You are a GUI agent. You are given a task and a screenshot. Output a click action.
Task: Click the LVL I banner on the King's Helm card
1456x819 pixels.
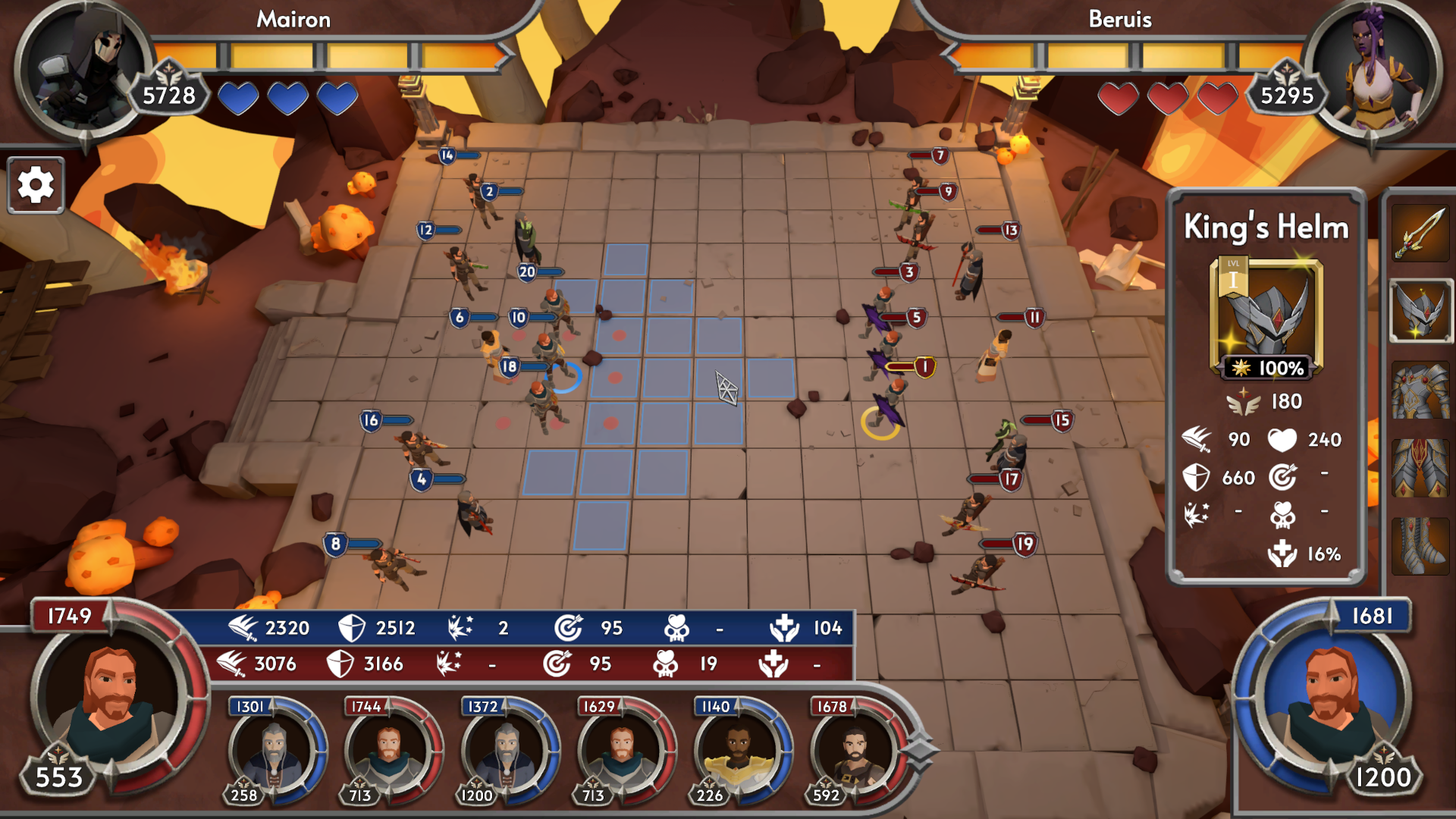1234,278
